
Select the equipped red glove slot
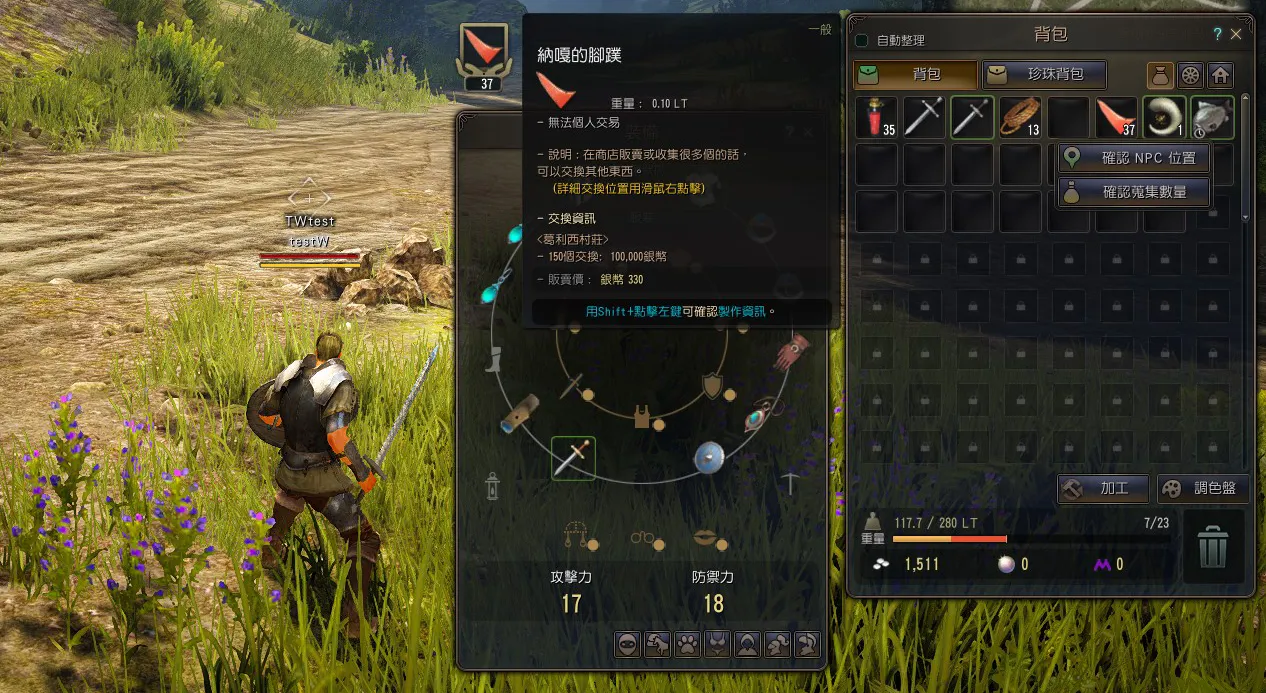click(x=793, y=349)
